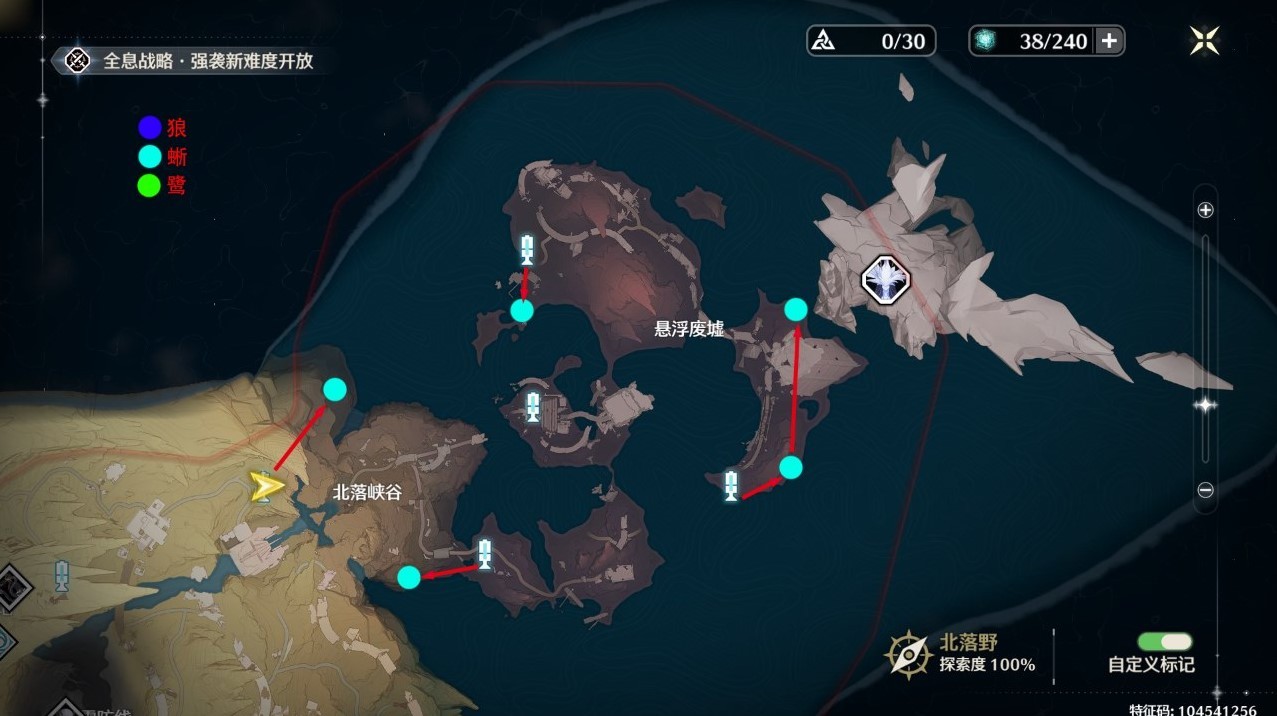Screen dimensions: 1277x716
Task: Open the 北落野 exploration progress compass
Action: point(909,654)
